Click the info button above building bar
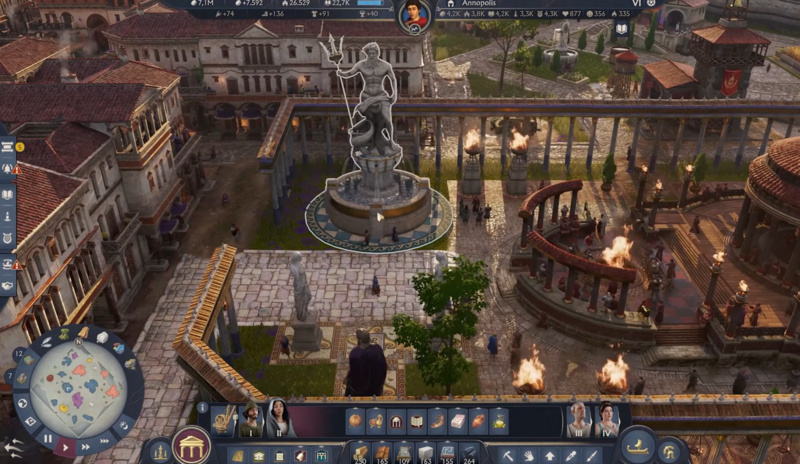This screenshot has height=464, width=800. (203, 407)
